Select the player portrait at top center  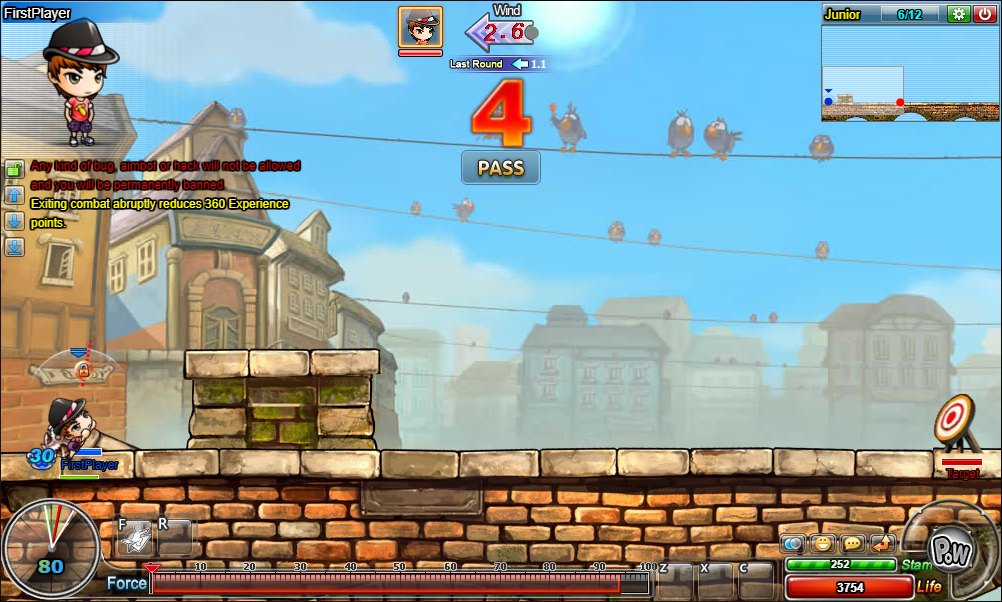click(x=420, y=27)
